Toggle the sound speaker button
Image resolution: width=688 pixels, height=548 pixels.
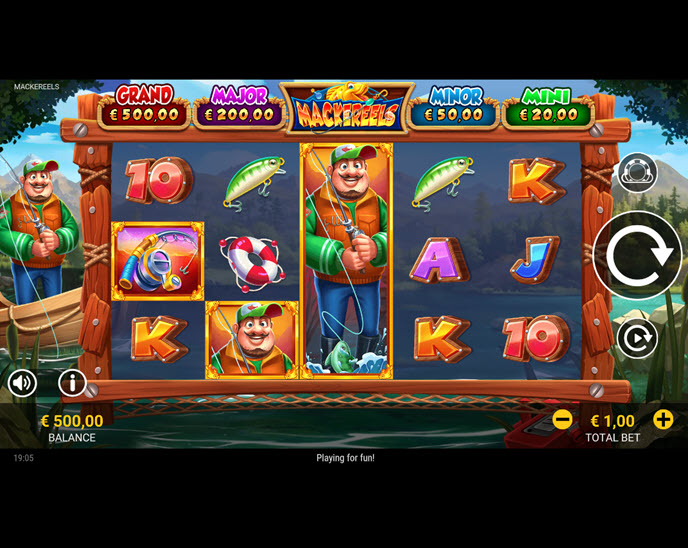(22, 382)
